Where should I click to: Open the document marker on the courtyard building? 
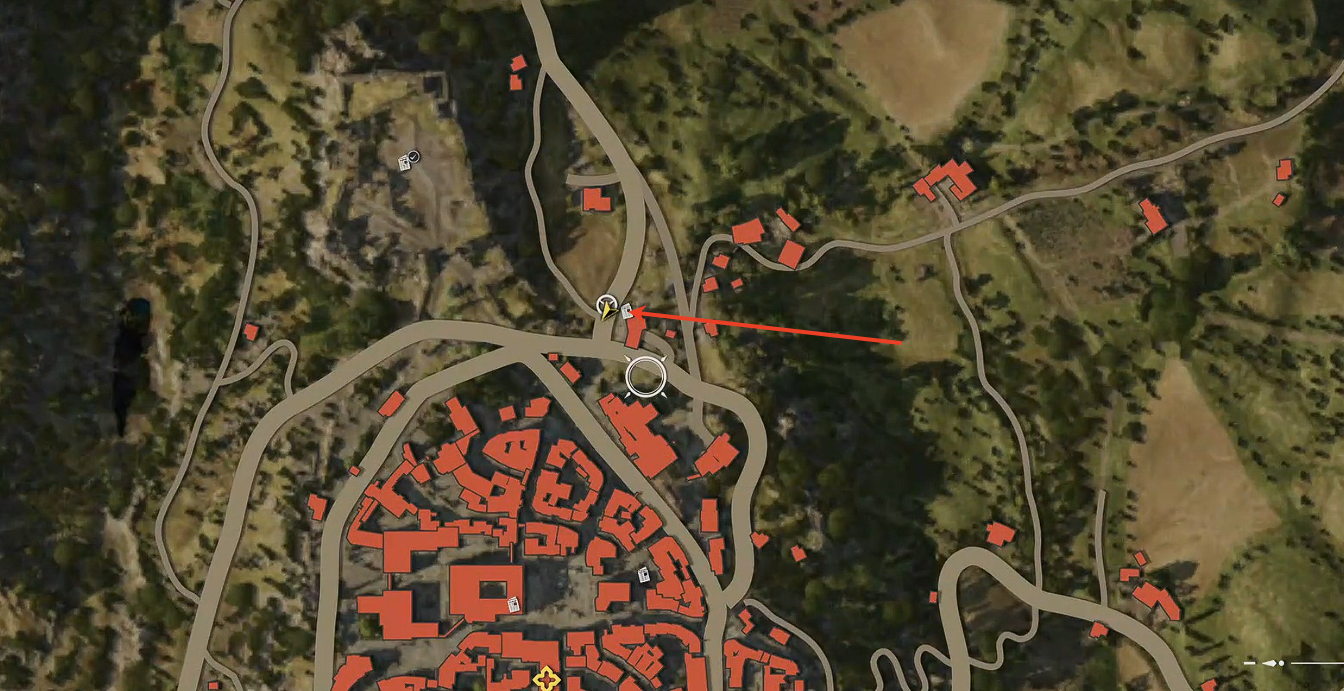513,603
